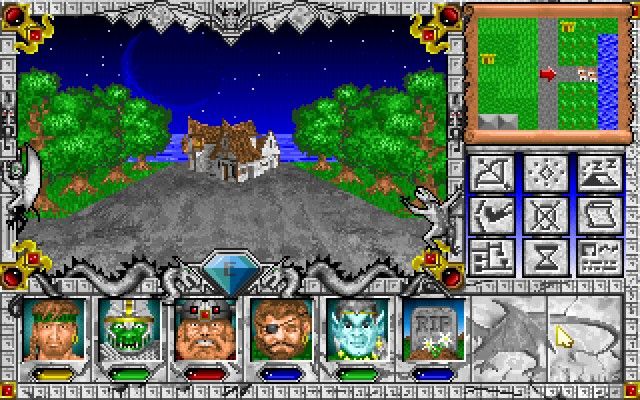This screenshot has width=640, height=400.
Task: Open the Cast Spell sparkle icon
Action: (545, 172)
